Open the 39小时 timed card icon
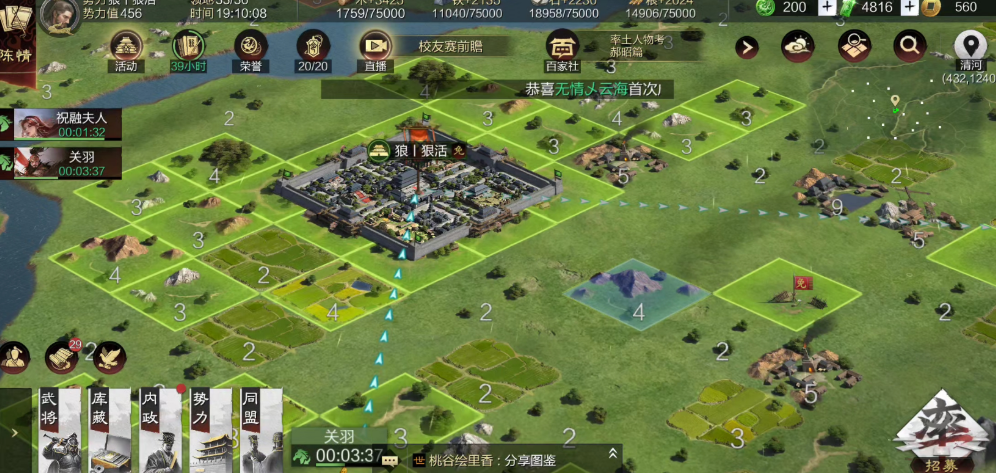 coord(188,47)
